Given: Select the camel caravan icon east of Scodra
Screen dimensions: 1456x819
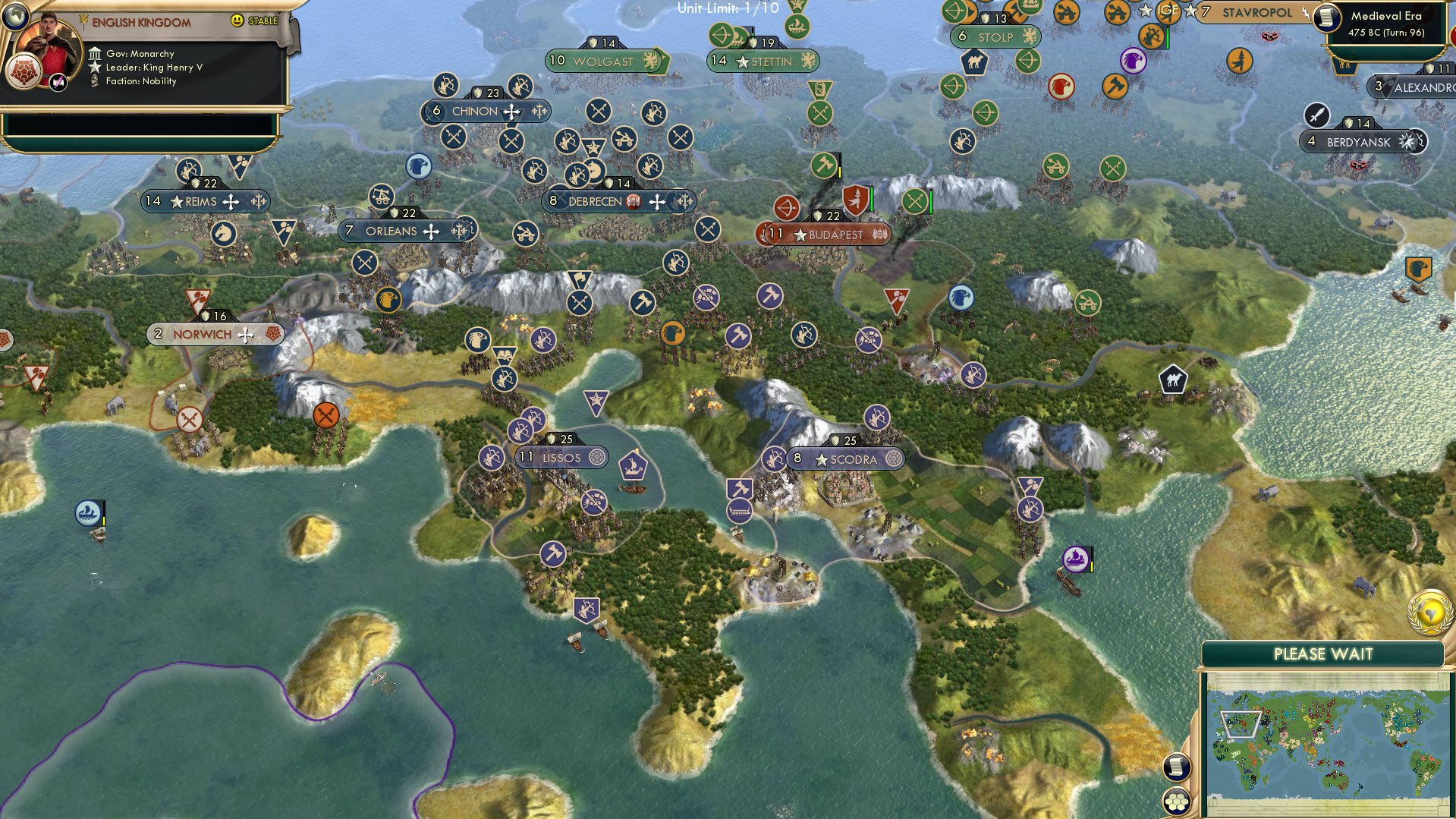Looking at the screenshot, I should tap(1175, 377).
